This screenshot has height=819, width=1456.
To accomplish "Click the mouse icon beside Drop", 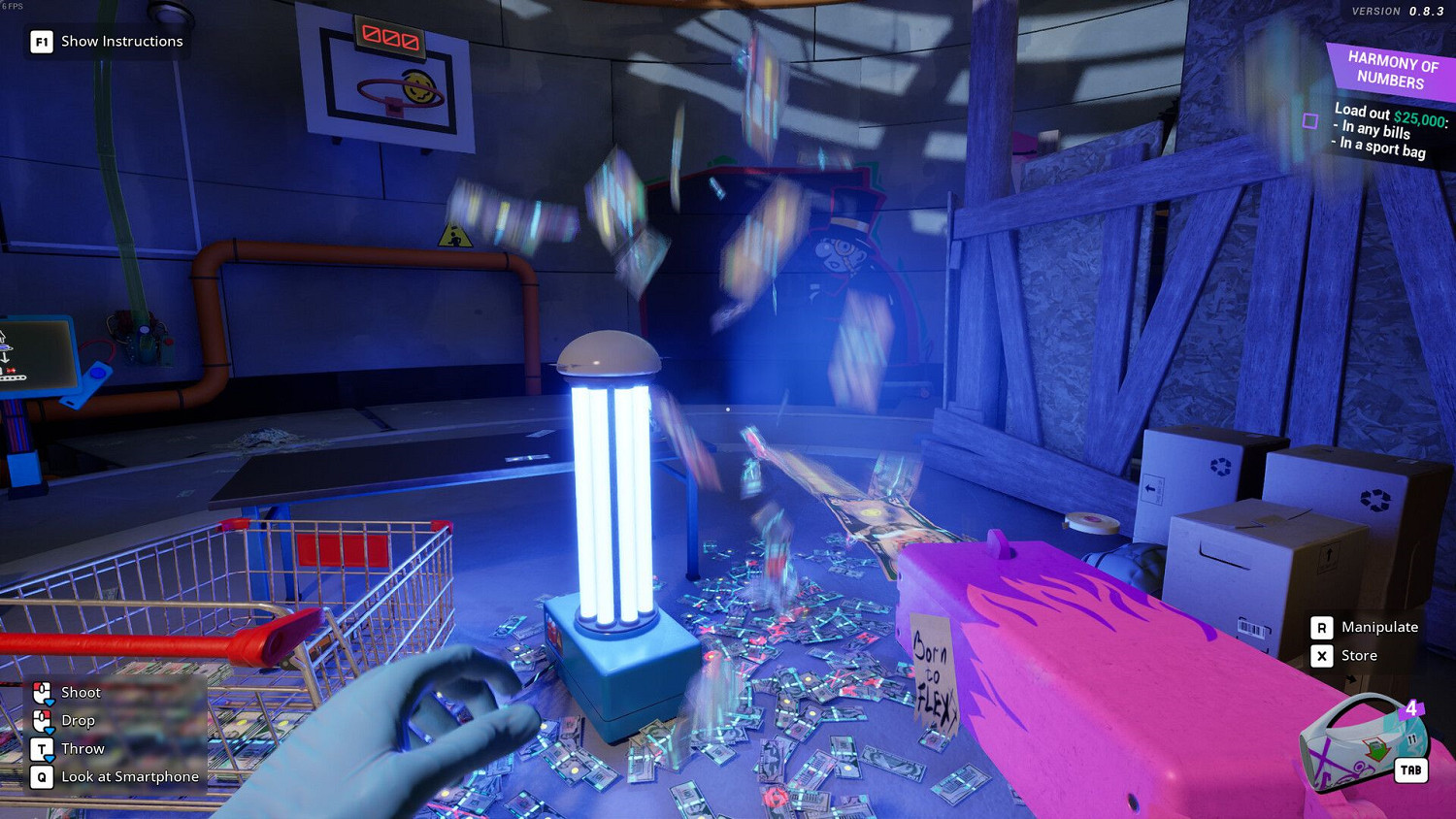I will [42, 720].
